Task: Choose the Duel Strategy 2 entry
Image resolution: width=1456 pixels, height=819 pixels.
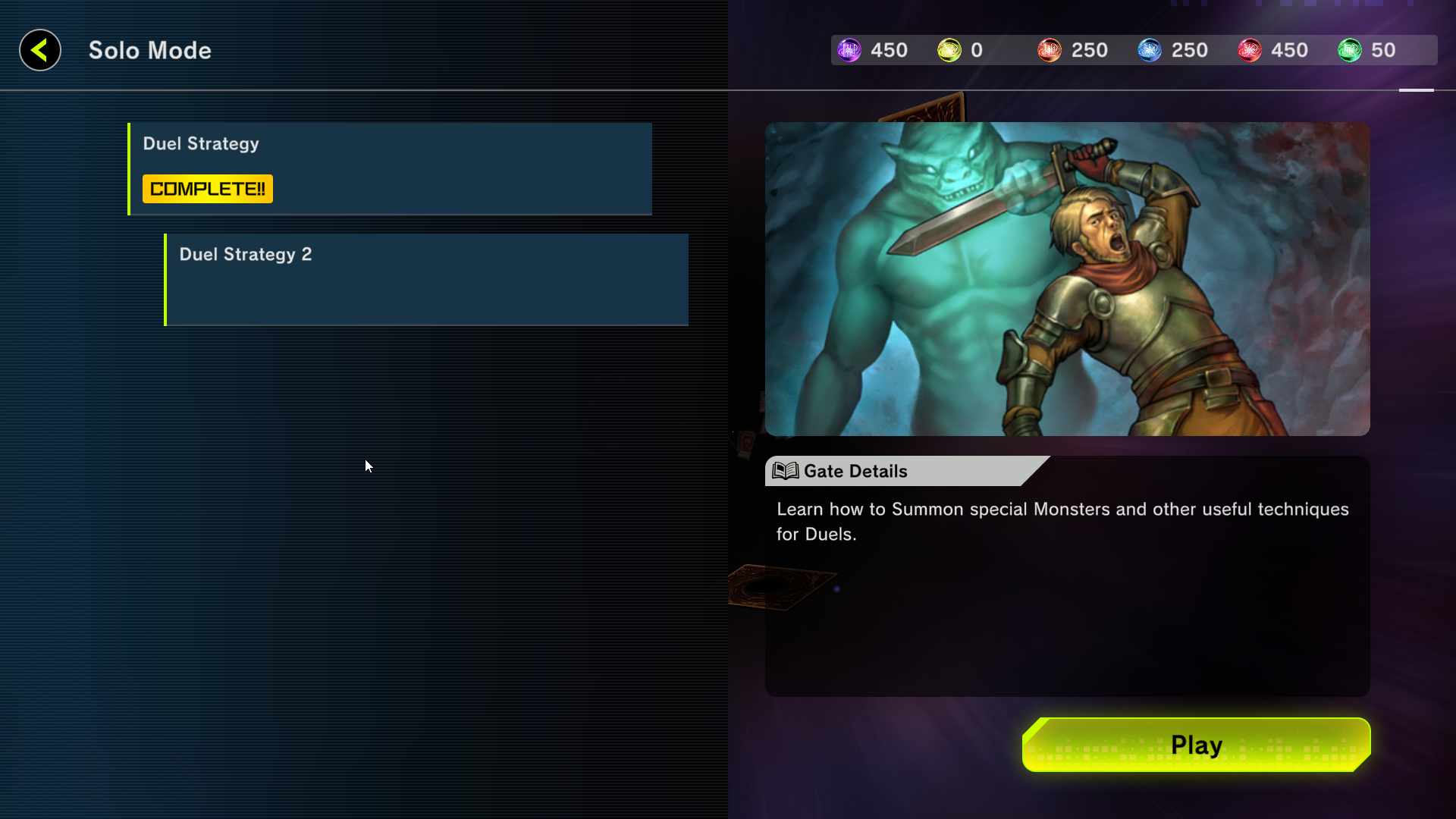Action: [426, 279]
